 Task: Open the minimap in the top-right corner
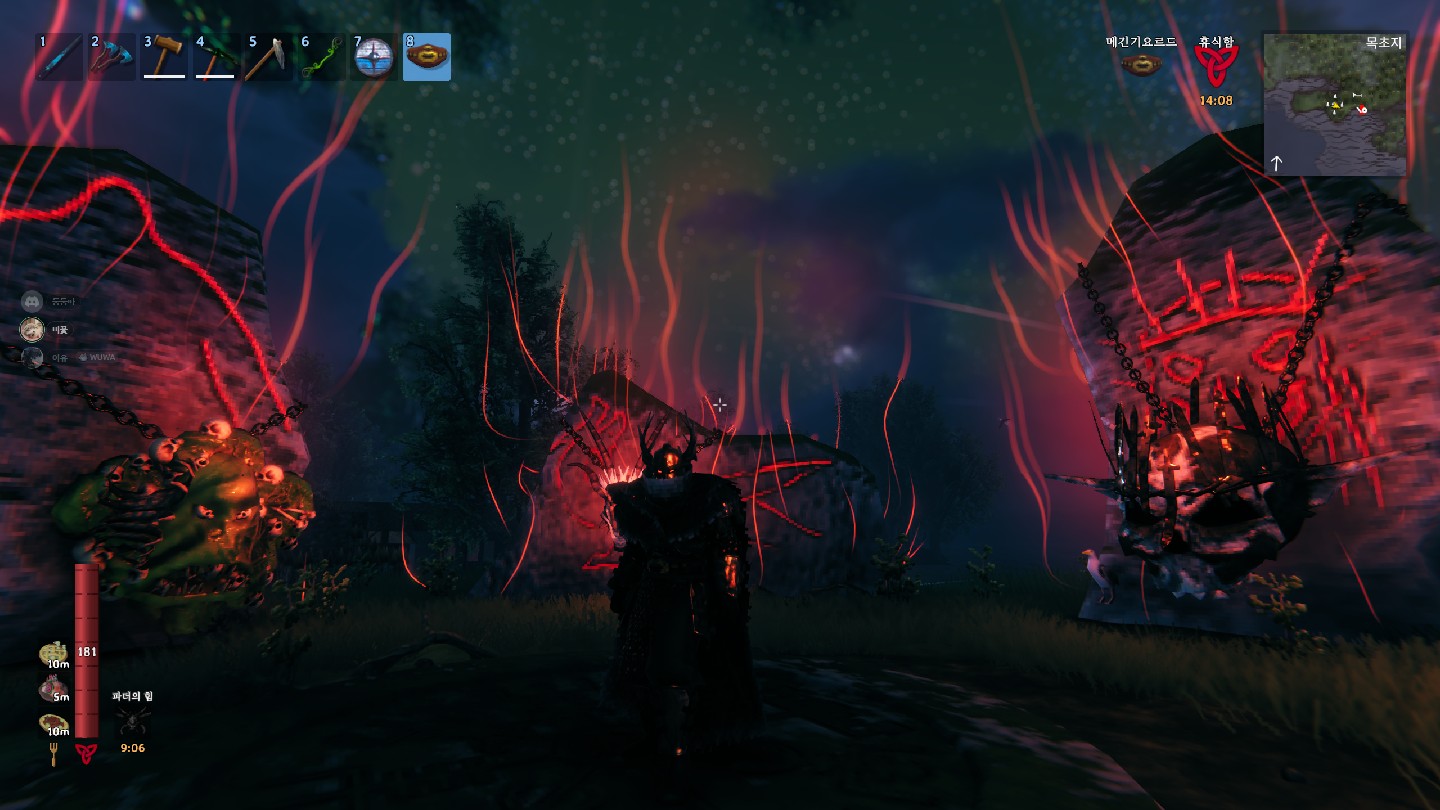(x=1335, y=104)
